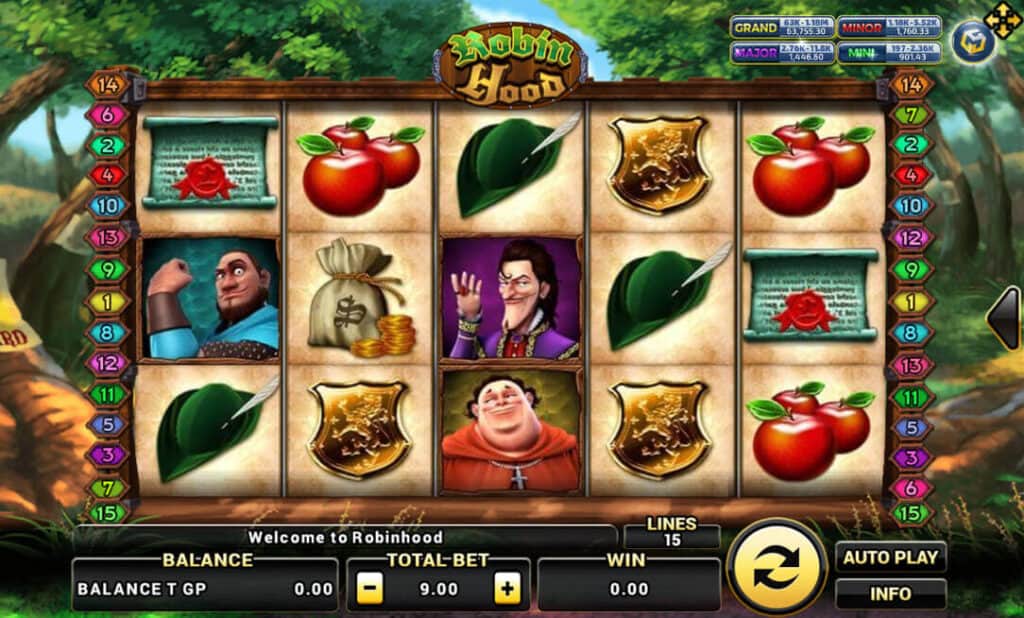The height and width of the screenshot is (618, 1024).
Task: Start Auto Play mode
Action: pyautogui.click(x=890, y=557)
